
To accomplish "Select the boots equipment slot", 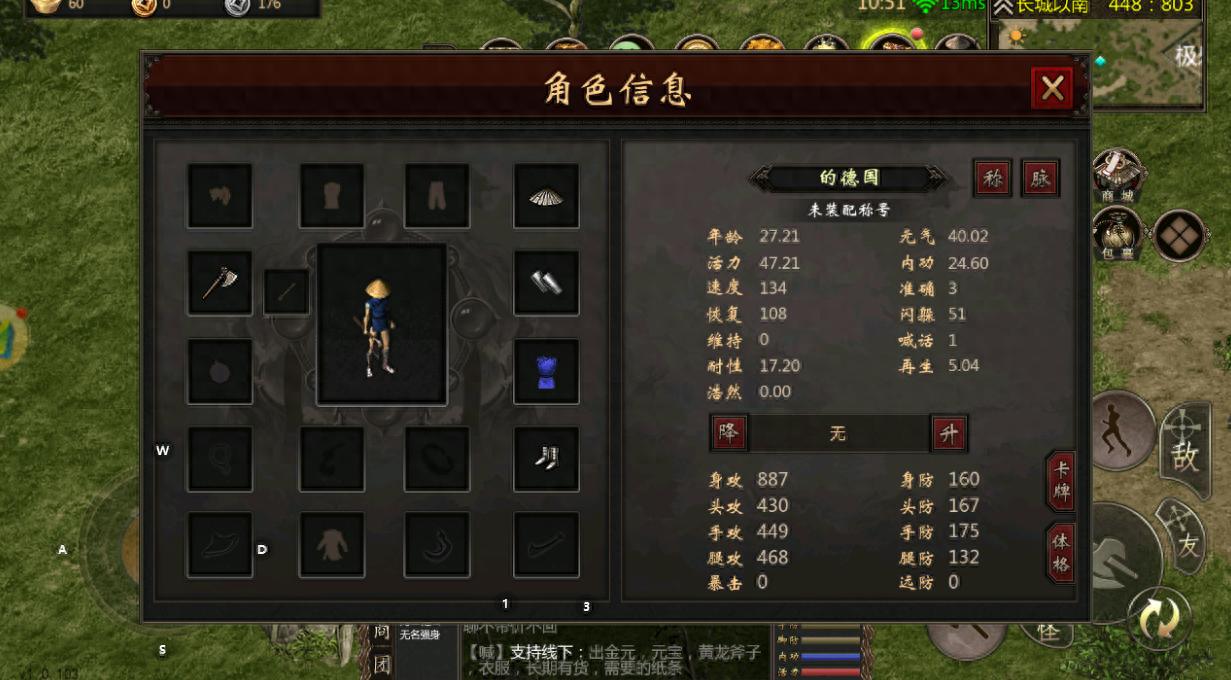I will (x=546, y=459).
